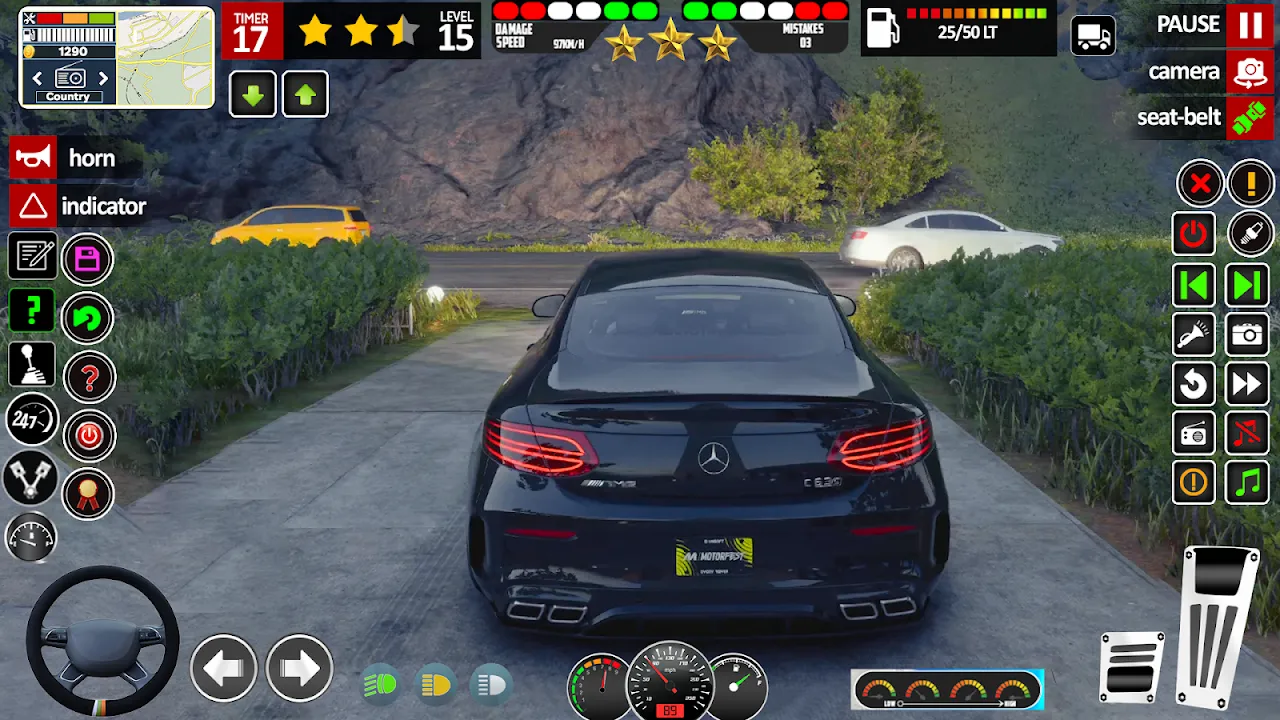This screenshot has width=1280, height=720.
Task: Mute music with the crossed-out note
Action: 1247,434
